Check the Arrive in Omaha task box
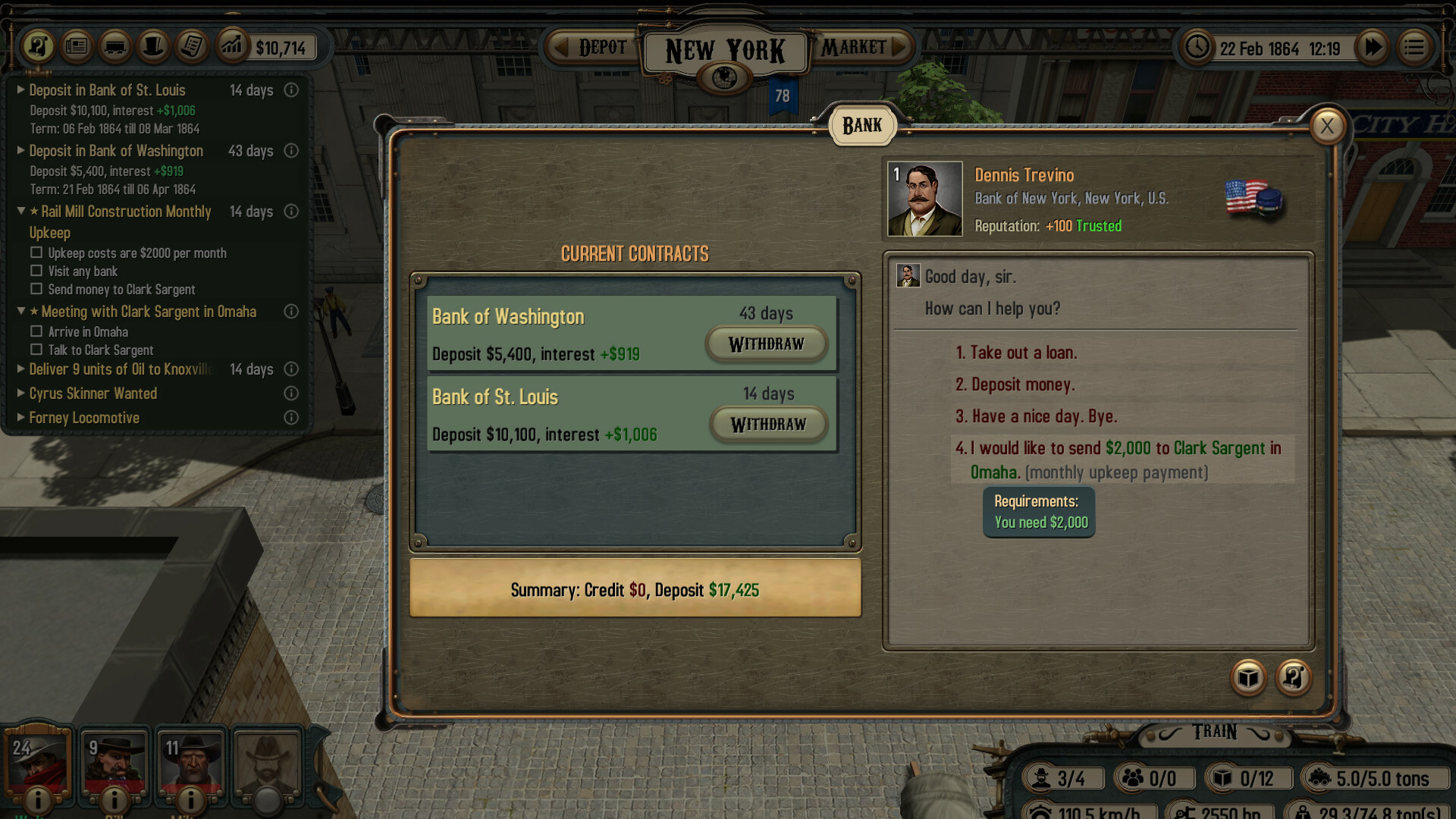 pos(36,331)
